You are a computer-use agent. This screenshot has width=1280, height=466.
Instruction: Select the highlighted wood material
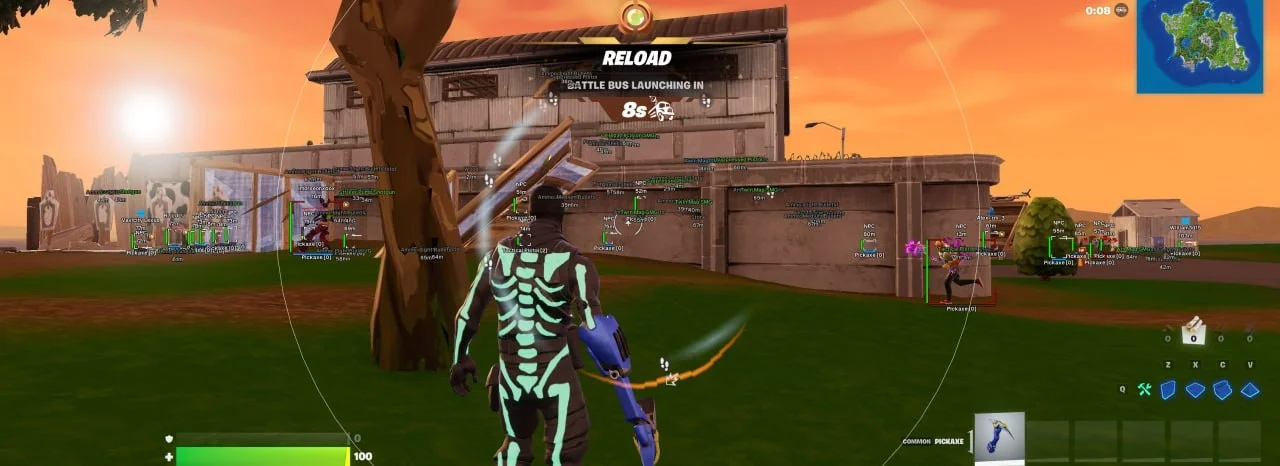1193,333
